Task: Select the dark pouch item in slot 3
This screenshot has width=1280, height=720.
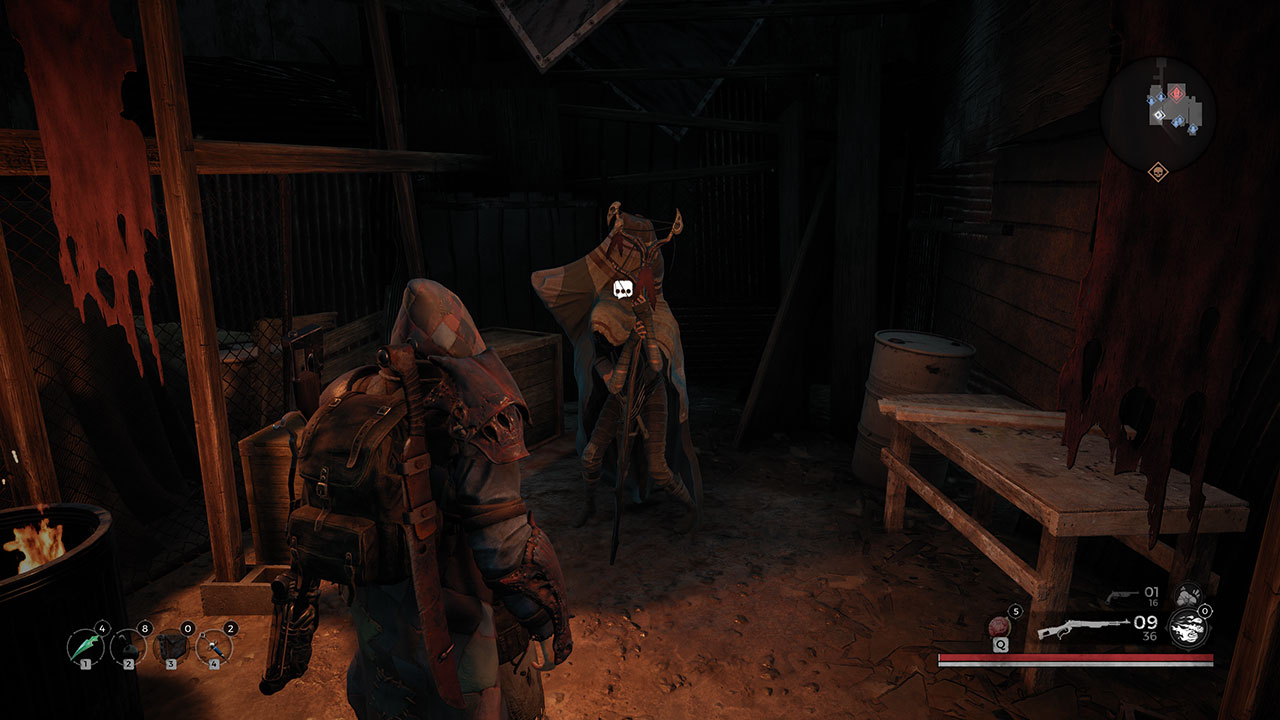Action: pos(171,647)
